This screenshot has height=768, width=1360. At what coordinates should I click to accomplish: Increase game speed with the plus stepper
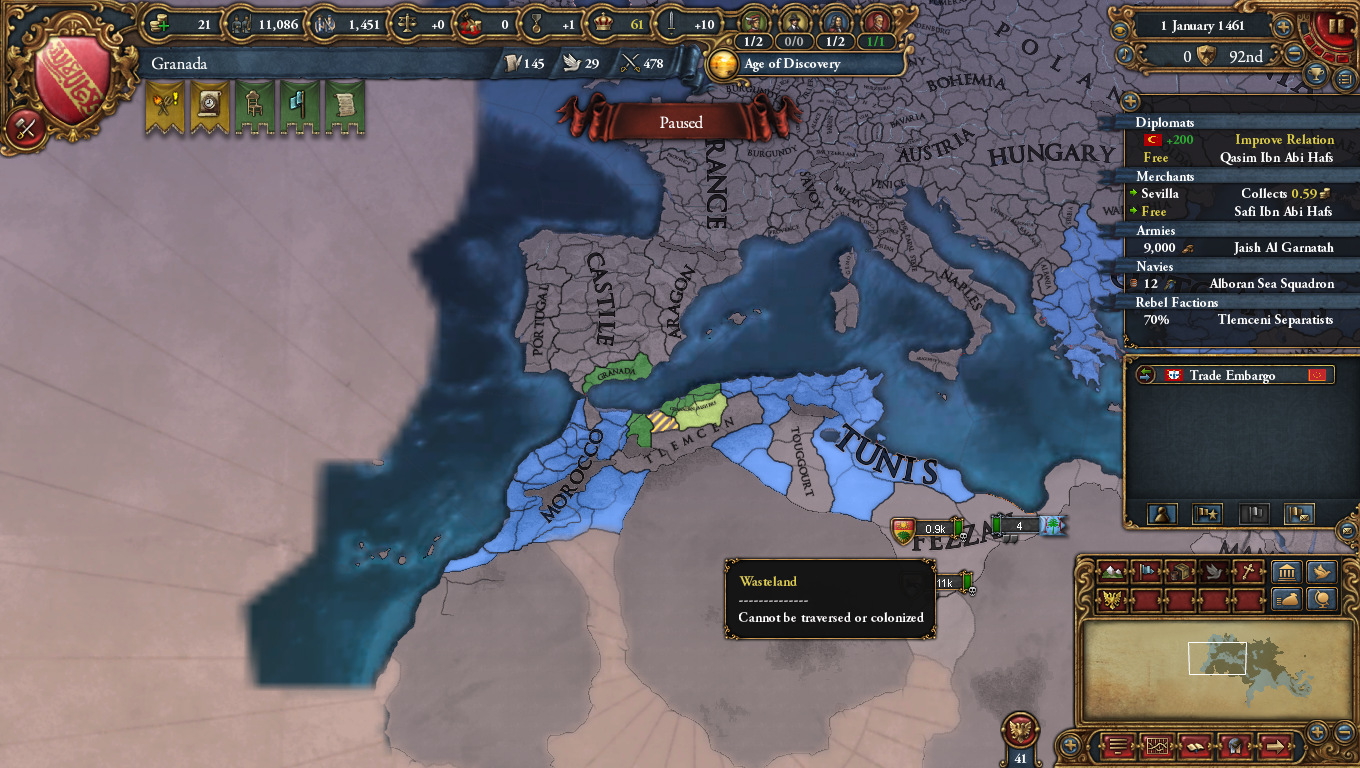[x=1283, y=26]
